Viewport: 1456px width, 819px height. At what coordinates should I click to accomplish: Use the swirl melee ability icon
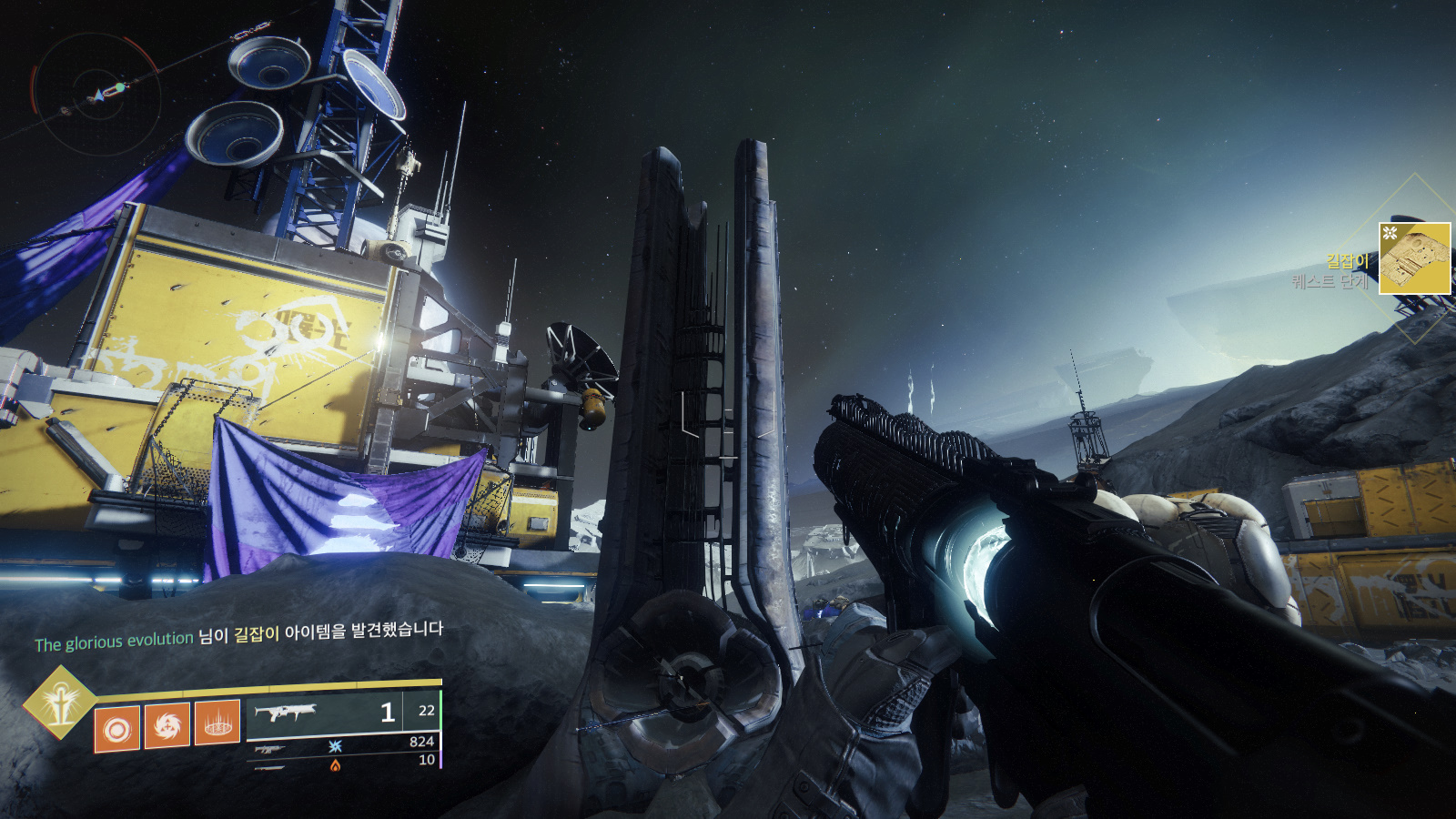point(167,725)
